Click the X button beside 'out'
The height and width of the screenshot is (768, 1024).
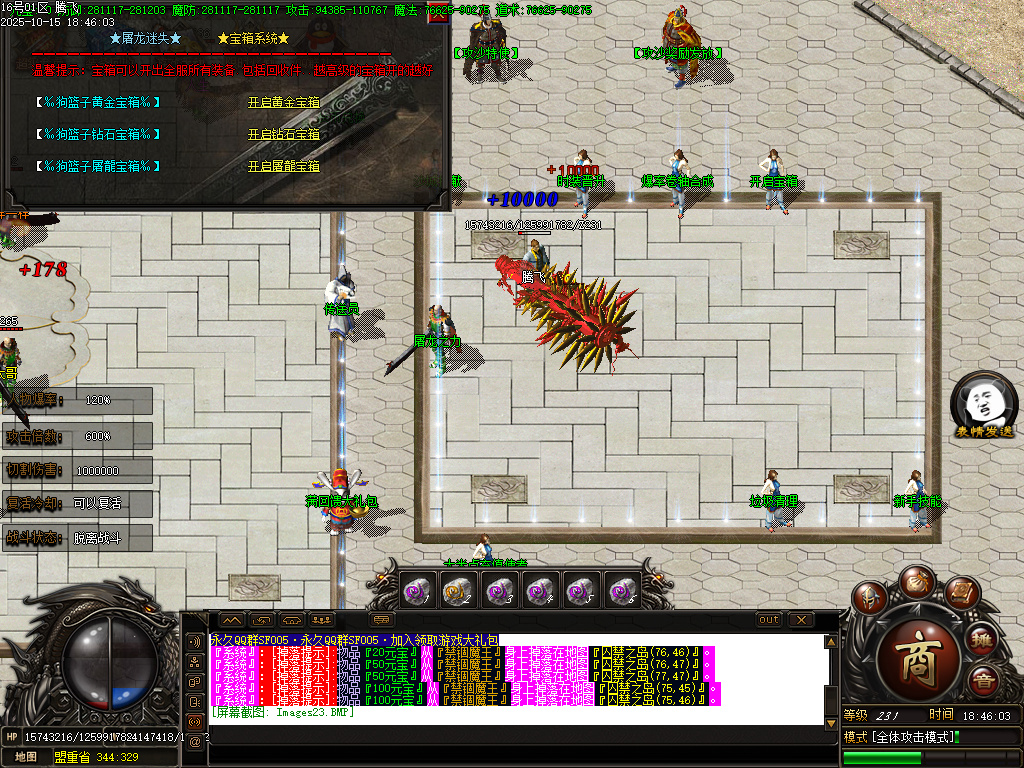point(801,620)
